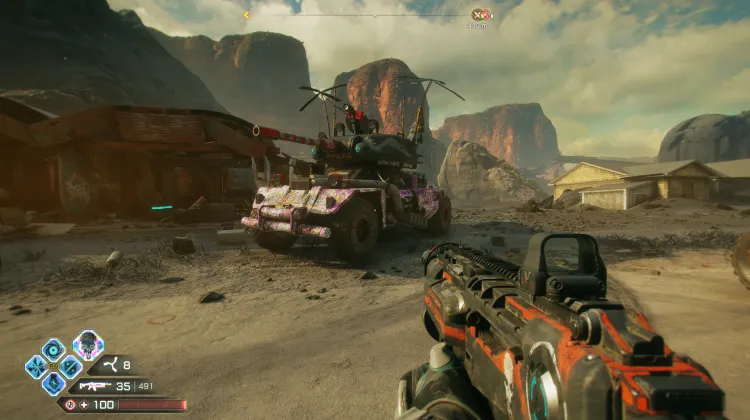Click the objective marker on the compass
The height and width of the screenshot is (420, 750).
click(481, 15)
